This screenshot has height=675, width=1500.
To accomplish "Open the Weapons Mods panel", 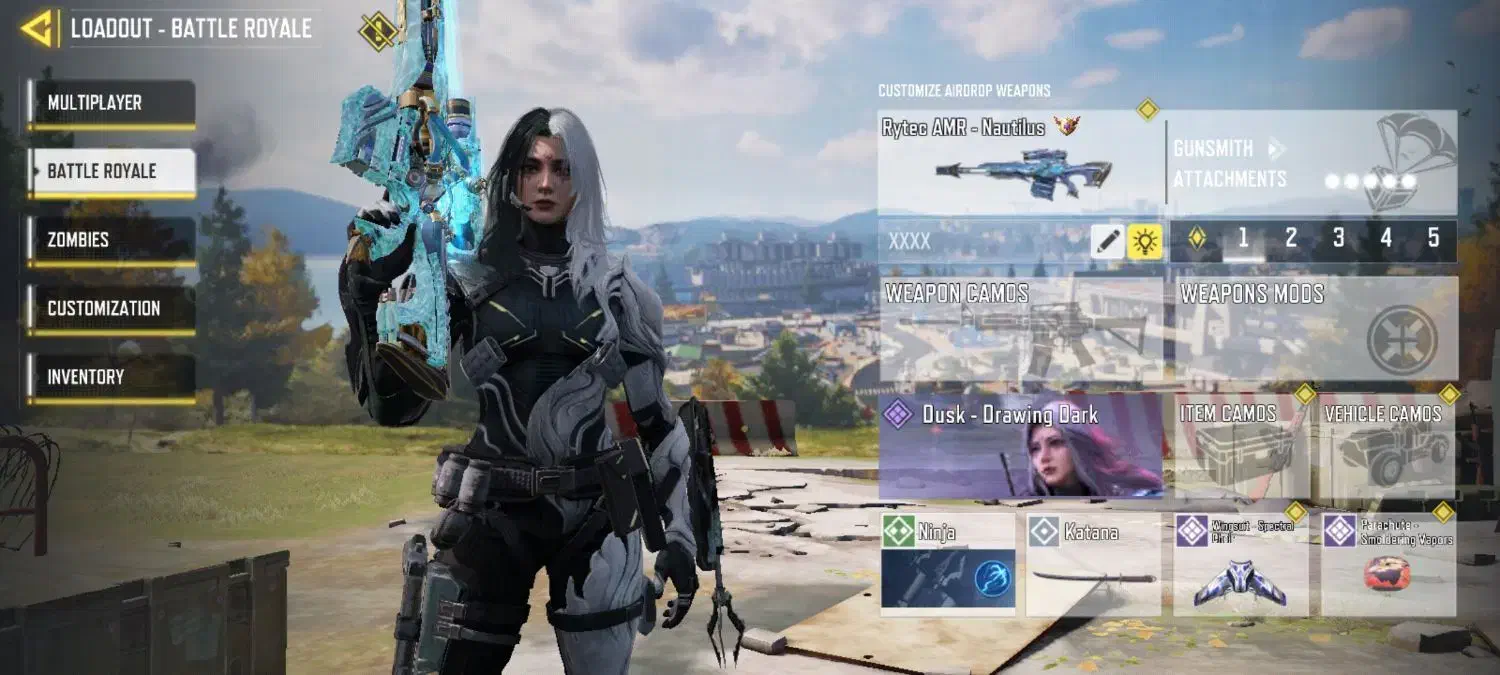I will coord(1315,330).
